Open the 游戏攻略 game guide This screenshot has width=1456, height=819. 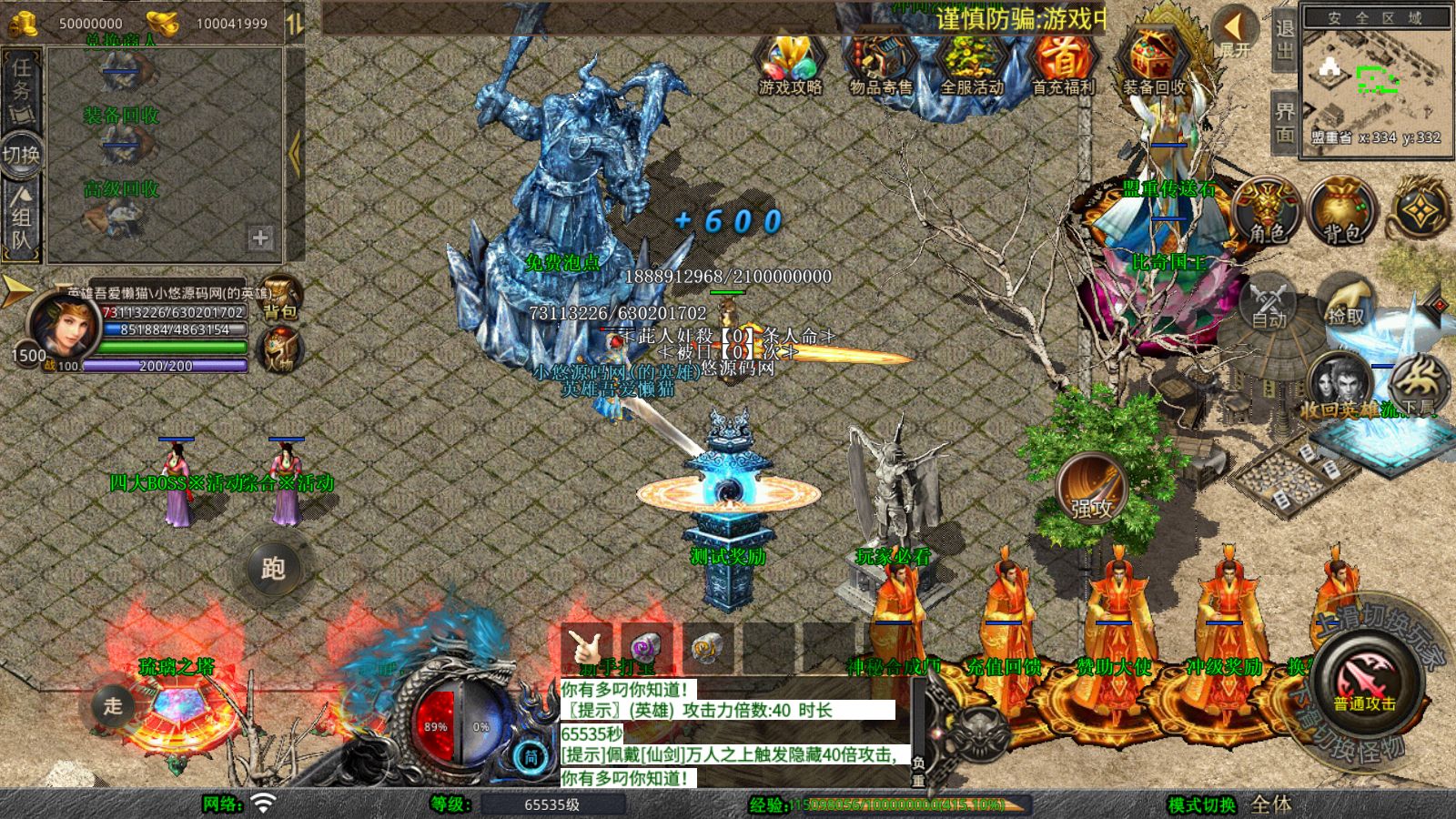790,66
